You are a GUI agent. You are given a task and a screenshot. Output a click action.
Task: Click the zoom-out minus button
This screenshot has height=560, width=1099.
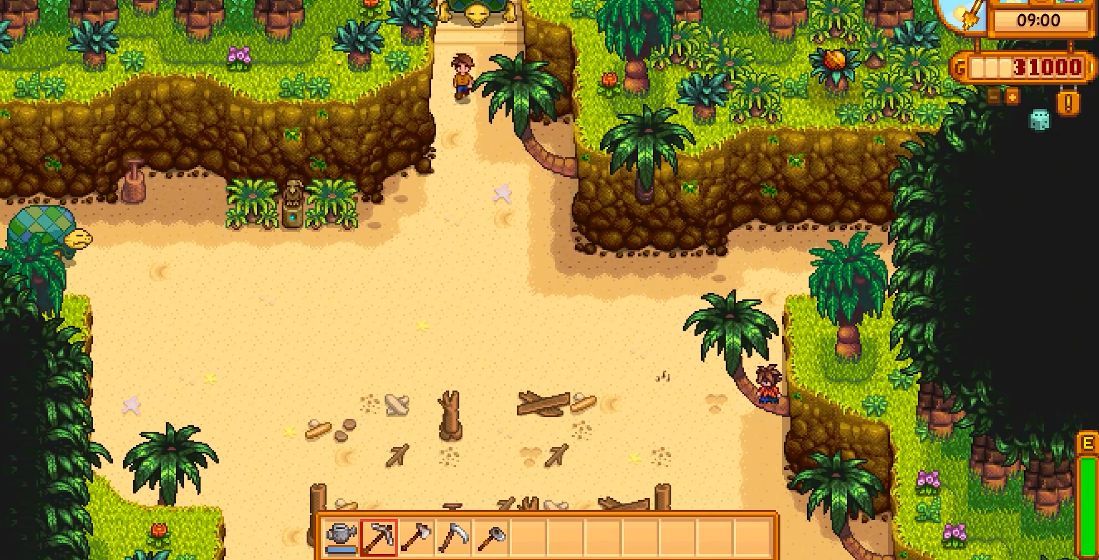993,96
